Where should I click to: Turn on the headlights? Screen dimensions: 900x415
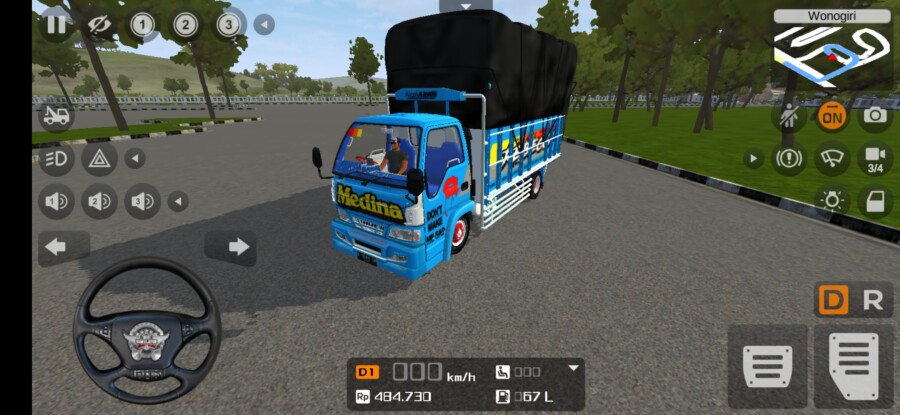click(56, 158)
